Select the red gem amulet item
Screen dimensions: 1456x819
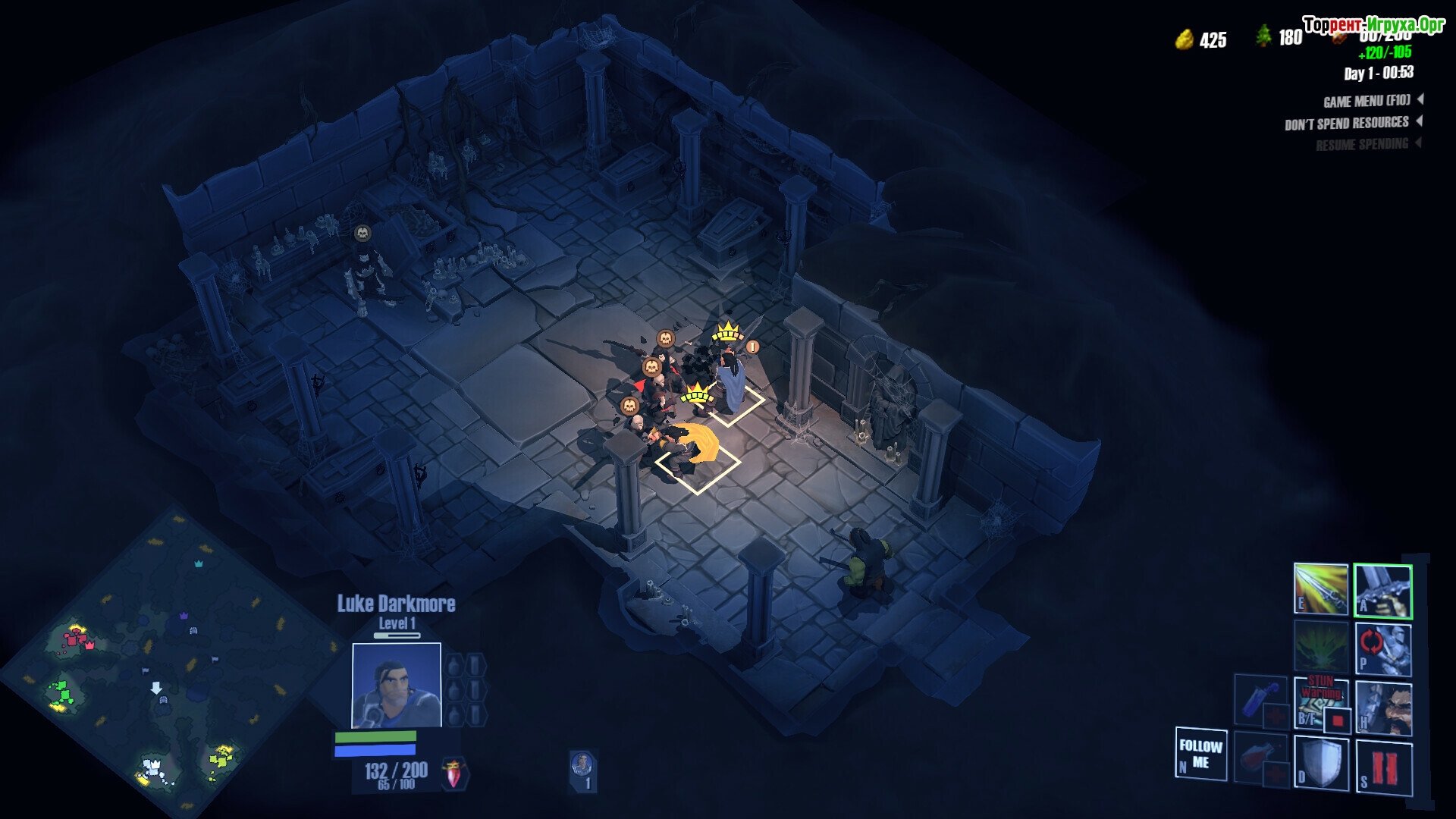pyautogui.click(x=454, y=773)
